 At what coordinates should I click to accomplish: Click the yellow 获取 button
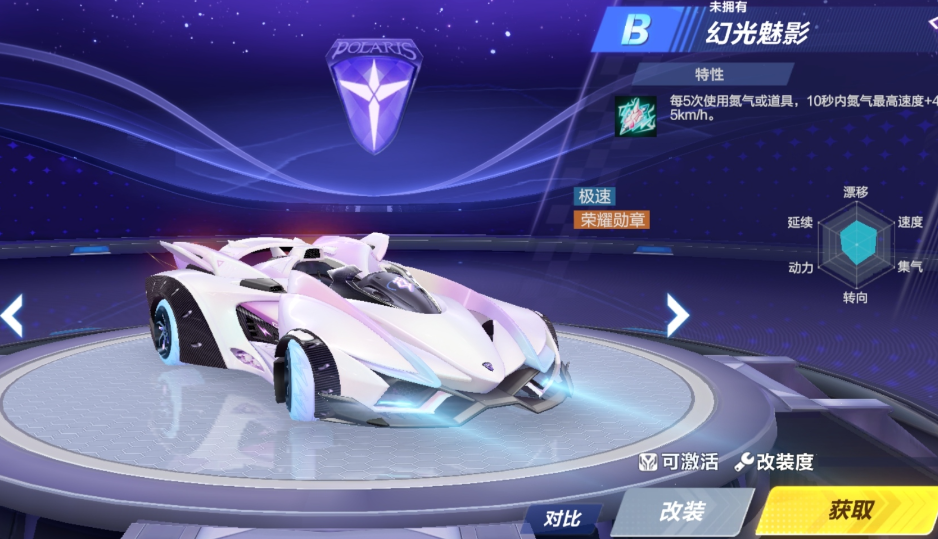pyautogui.click(x=850, y=511)
